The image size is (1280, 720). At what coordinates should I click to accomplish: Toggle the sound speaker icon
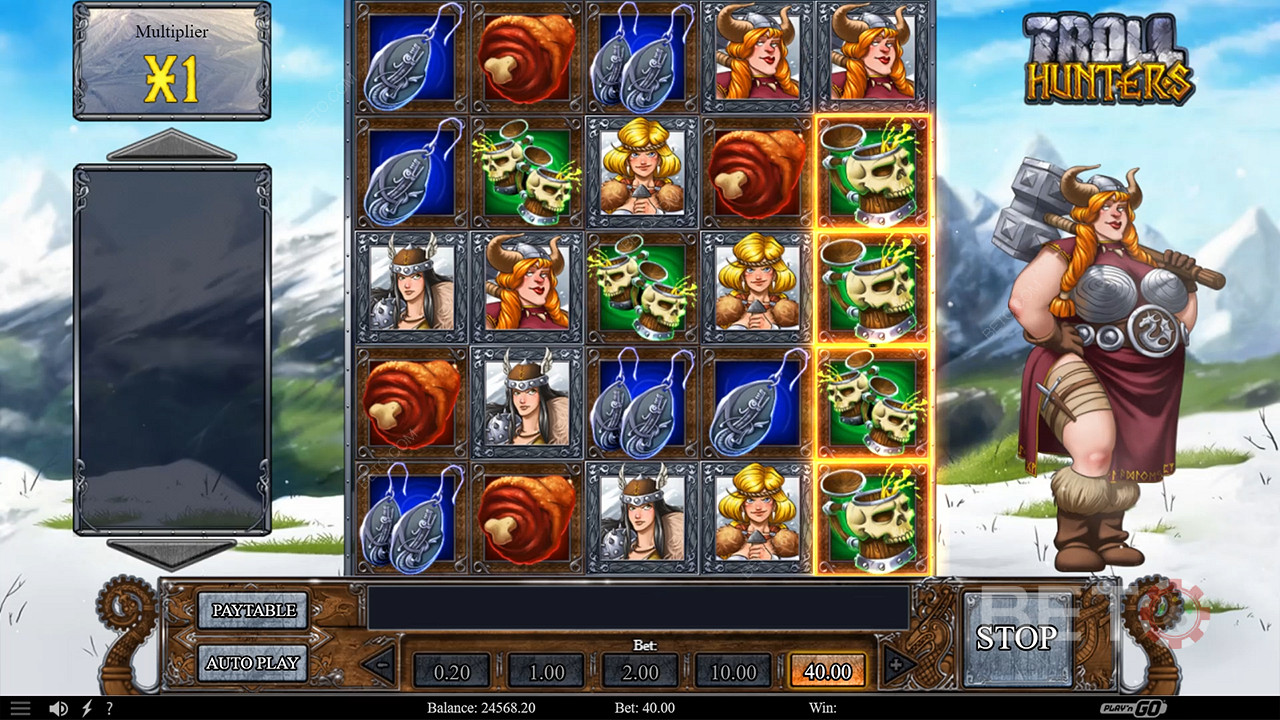pos(59,708)
